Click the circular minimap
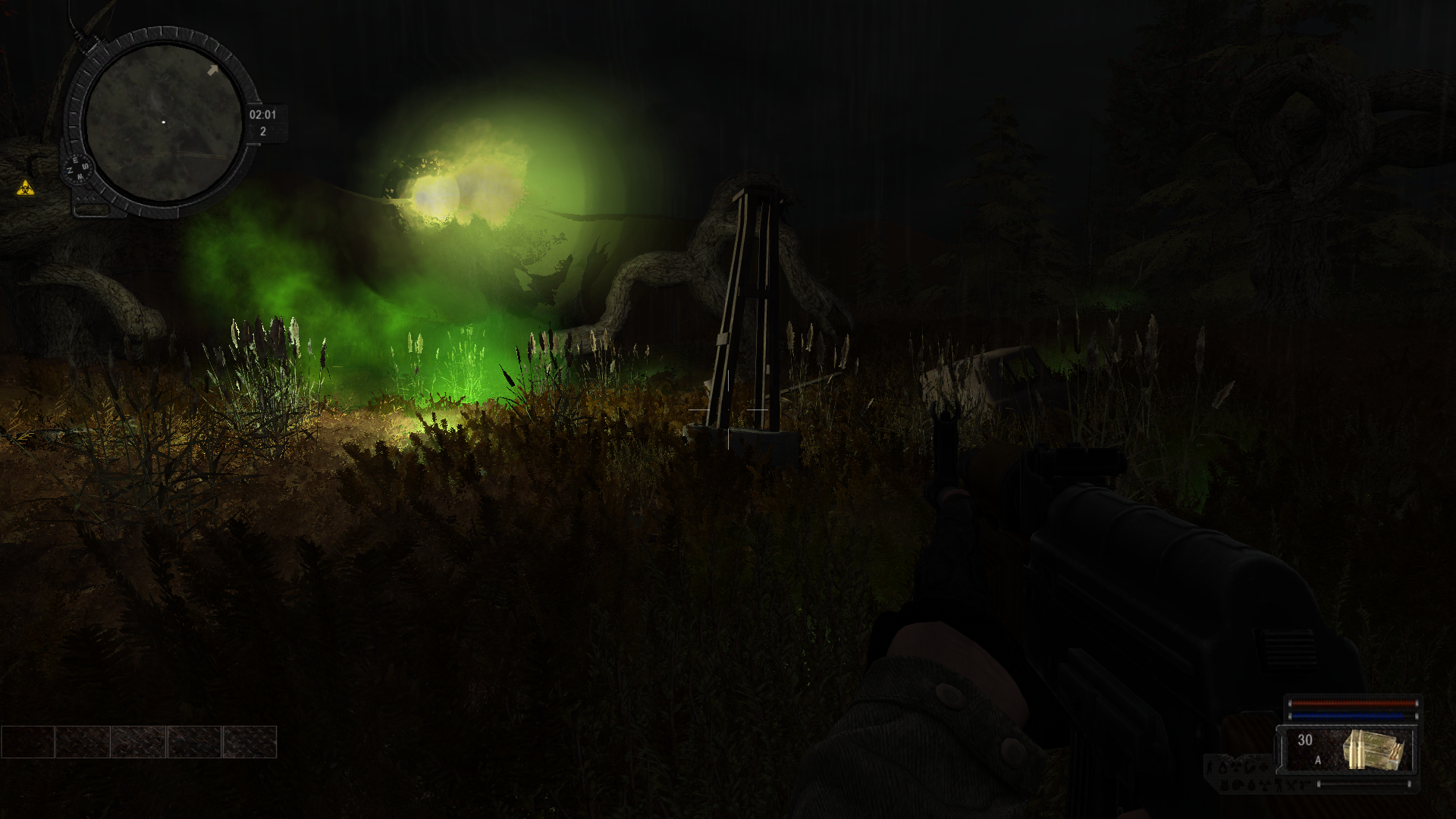1456x819 pixels. tap(163, 122)
